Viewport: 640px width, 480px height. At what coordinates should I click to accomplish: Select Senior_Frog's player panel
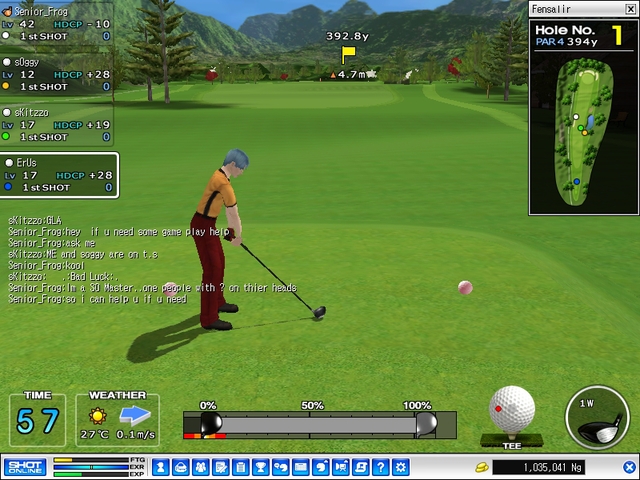tap(56, 23)
